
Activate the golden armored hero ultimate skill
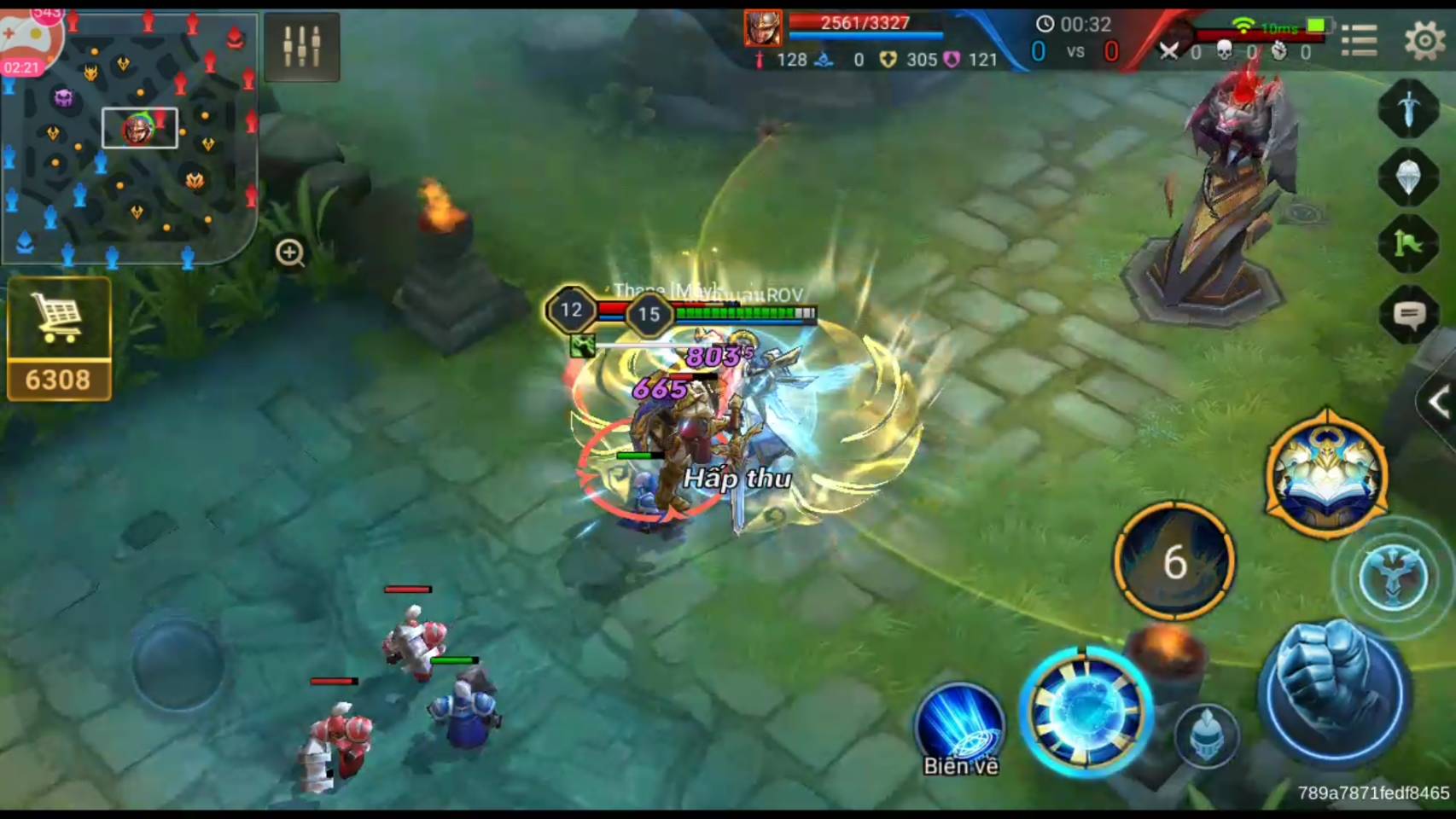1327,474
